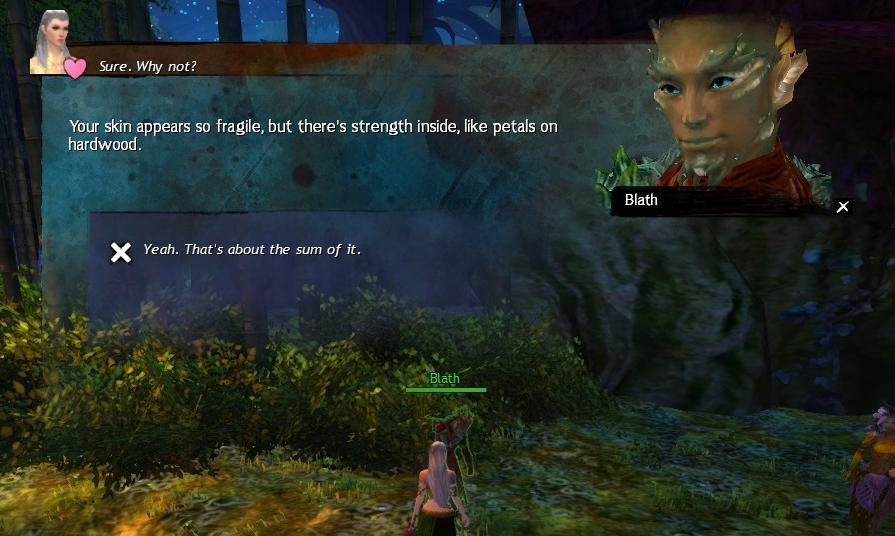Choose the reply "Yeah. That's about the sum of it."

point(251,250)
